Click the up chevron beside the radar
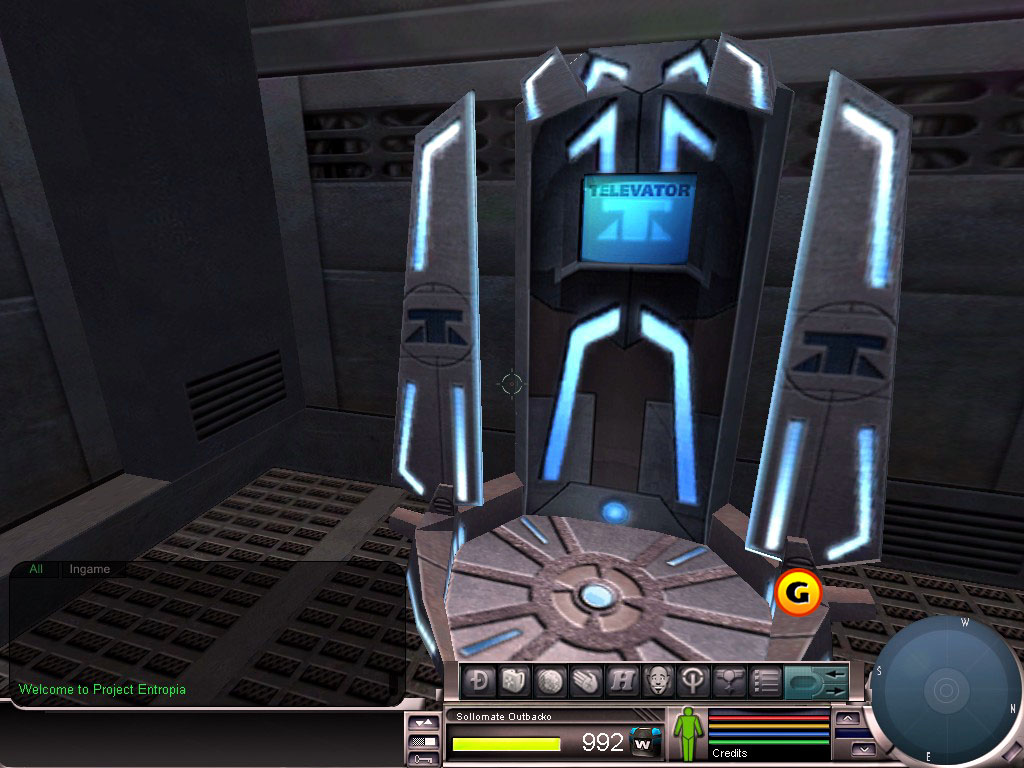 click(848, 718)
